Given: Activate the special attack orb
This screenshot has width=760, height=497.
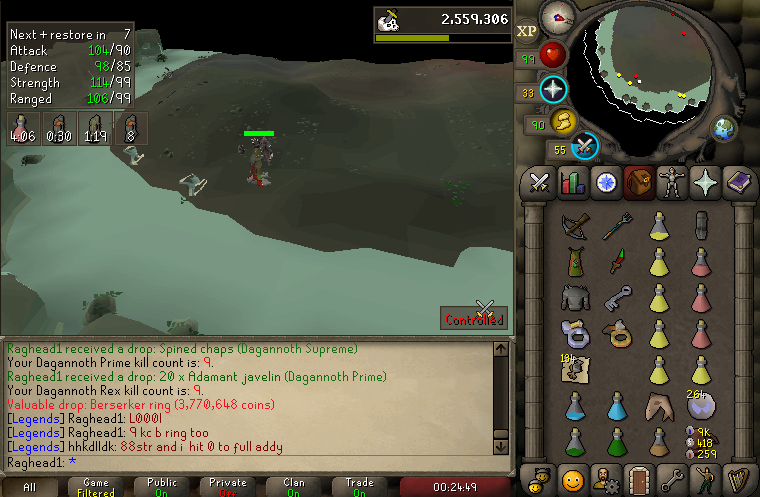Looking at the screenshot, I should click(x=584, y=147).
